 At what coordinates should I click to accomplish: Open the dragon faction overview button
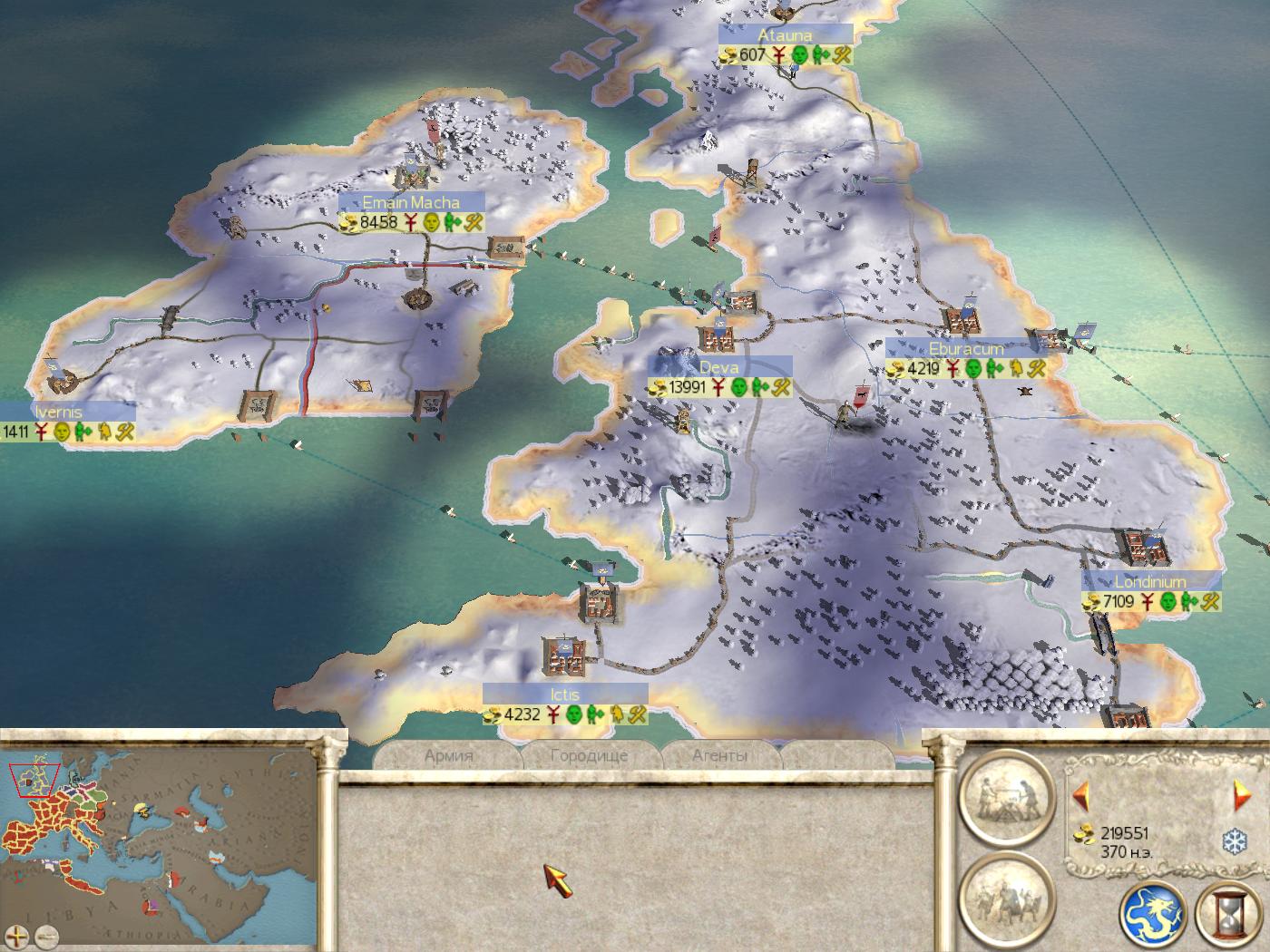[1152, 914]
